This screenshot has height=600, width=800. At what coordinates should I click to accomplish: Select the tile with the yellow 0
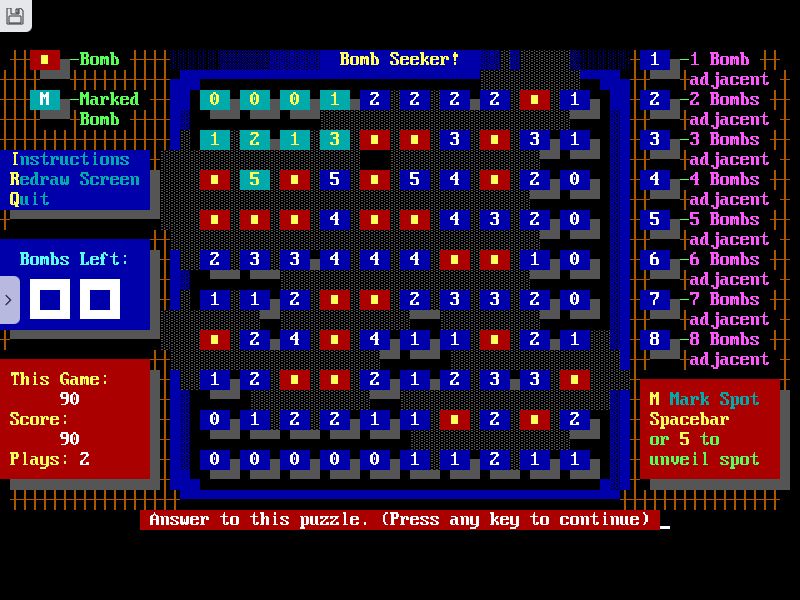(214, 99)
